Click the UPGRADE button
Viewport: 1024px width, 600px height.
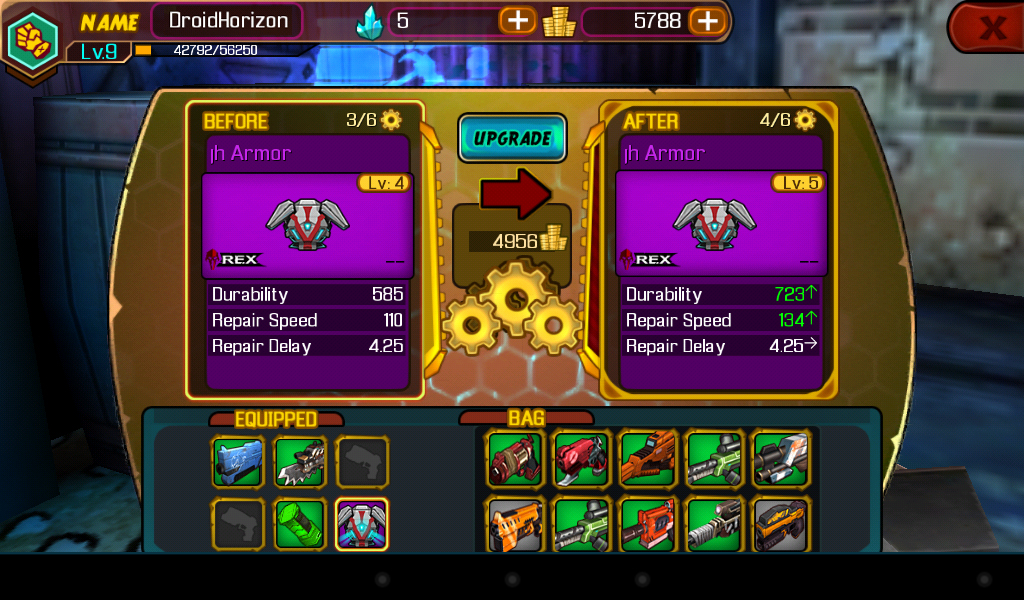(x=512, y=139)
